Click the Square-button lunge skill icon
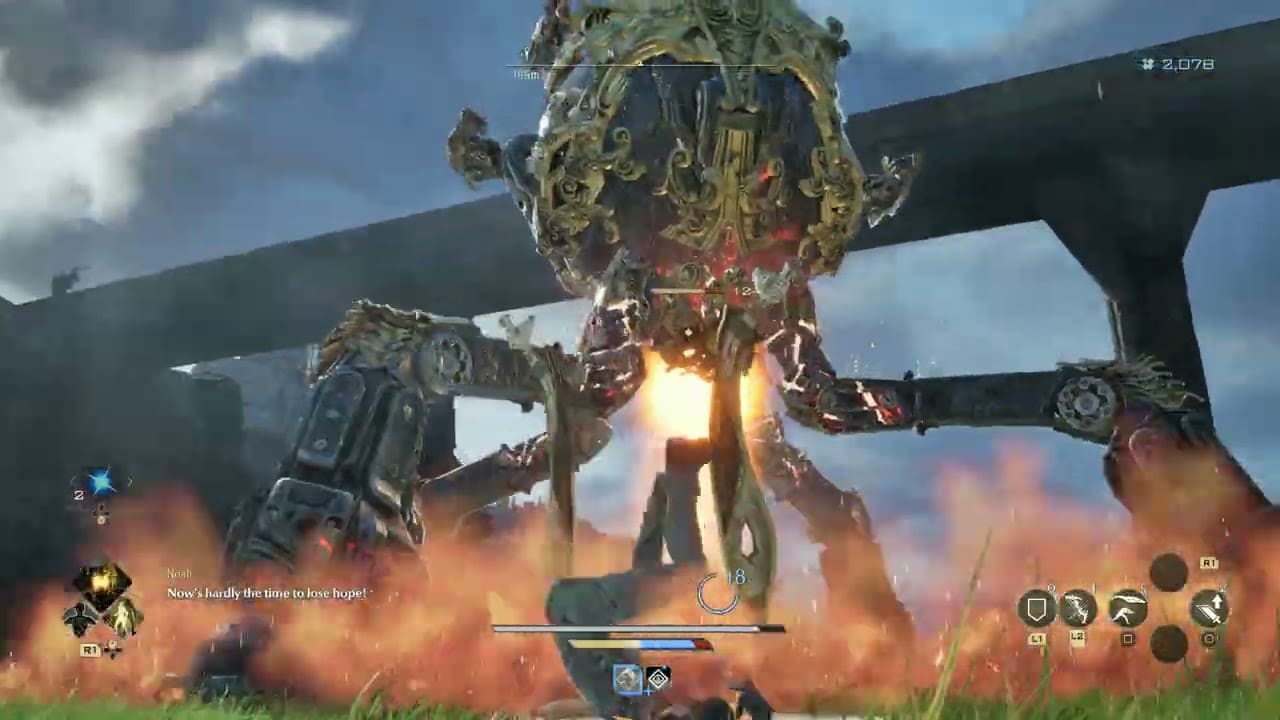Viewport: 1280px width, 720px height. coord(1126,605)
